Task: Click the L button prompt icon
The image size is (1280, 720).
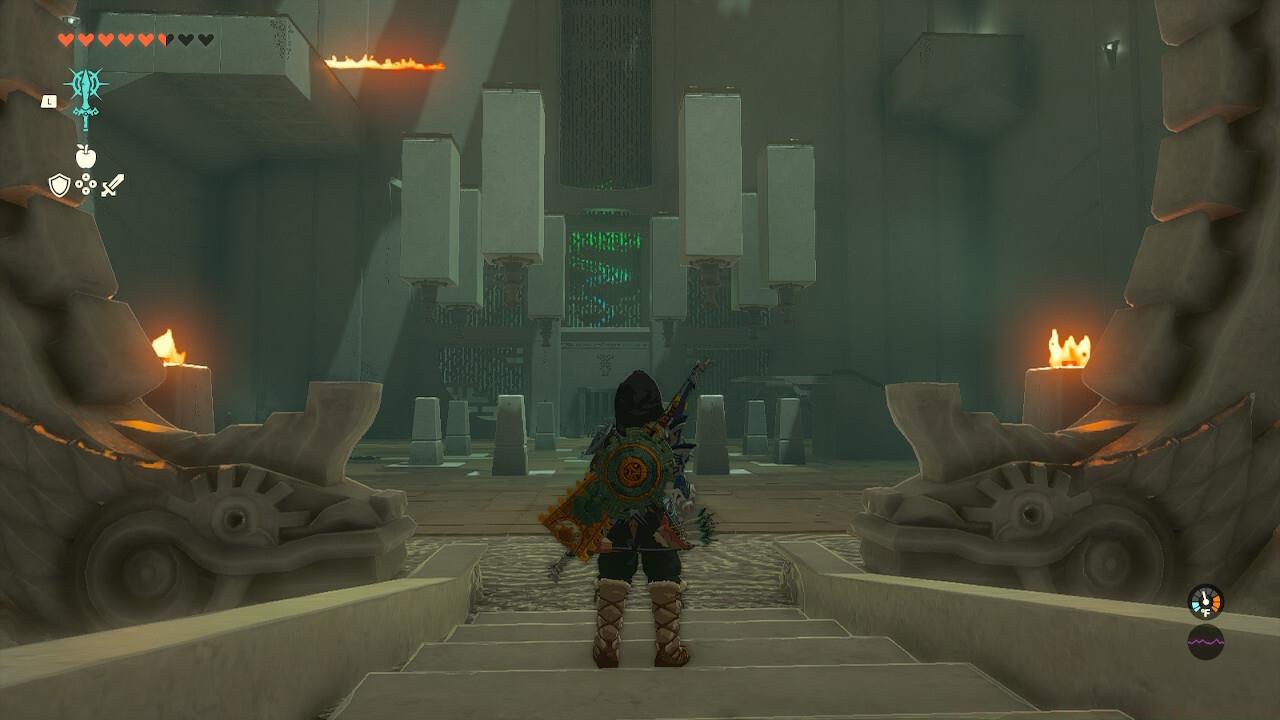Action: point(50,101)
